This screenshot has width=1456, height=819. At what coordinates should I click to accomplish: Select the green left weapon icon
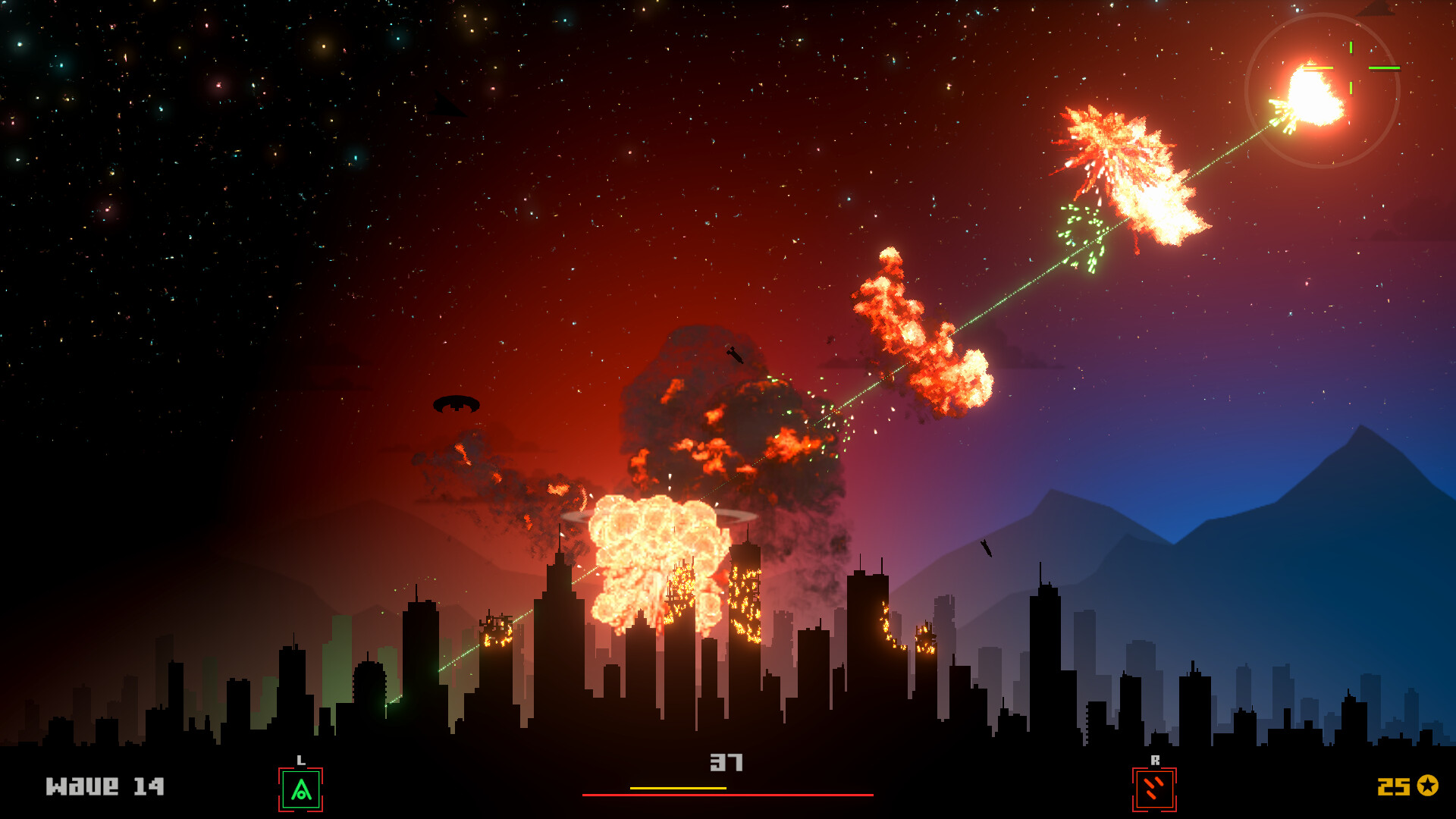pyautogui.click(x=301, y=789)
